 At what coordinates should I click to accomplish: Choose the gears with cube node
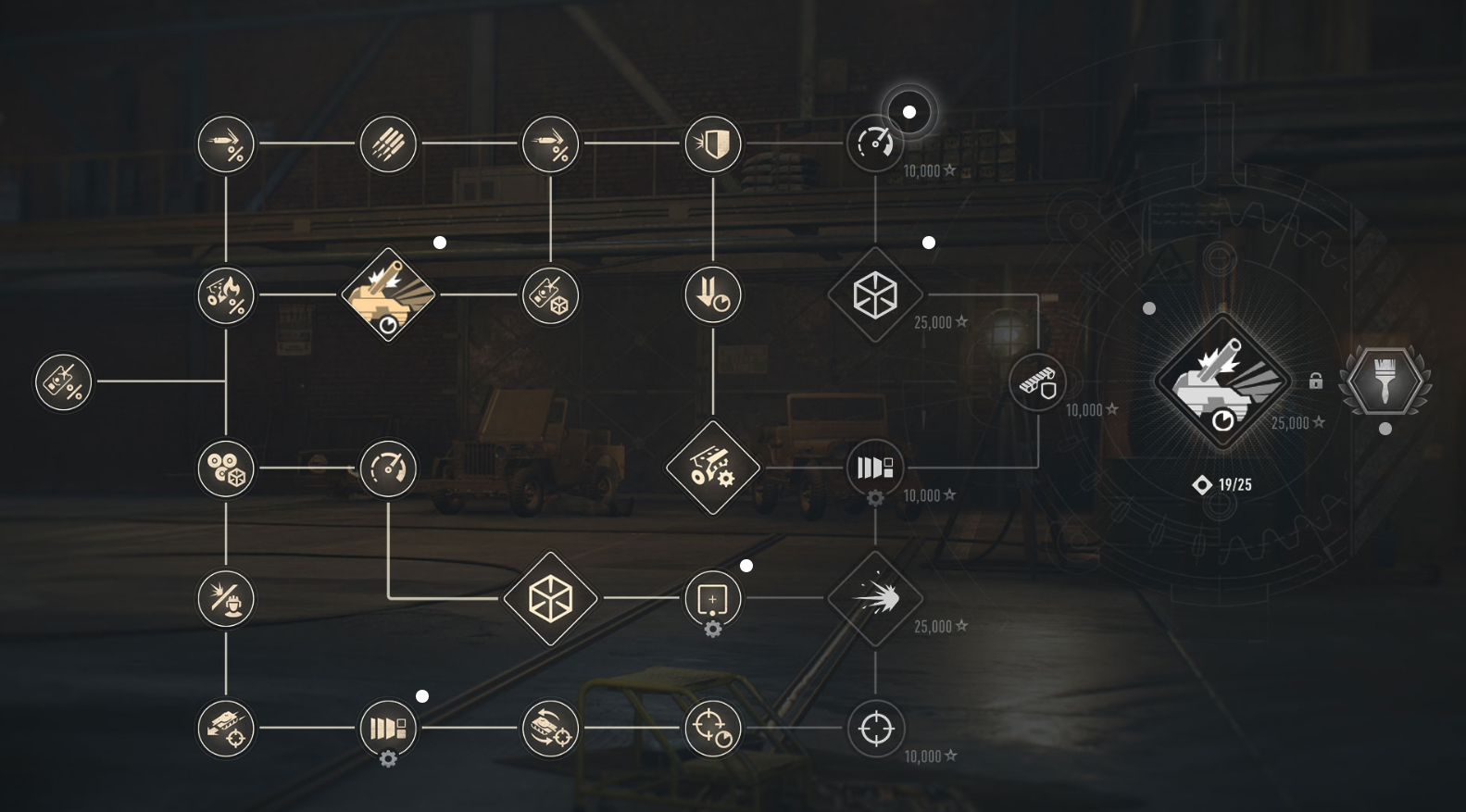coord(226,468)
